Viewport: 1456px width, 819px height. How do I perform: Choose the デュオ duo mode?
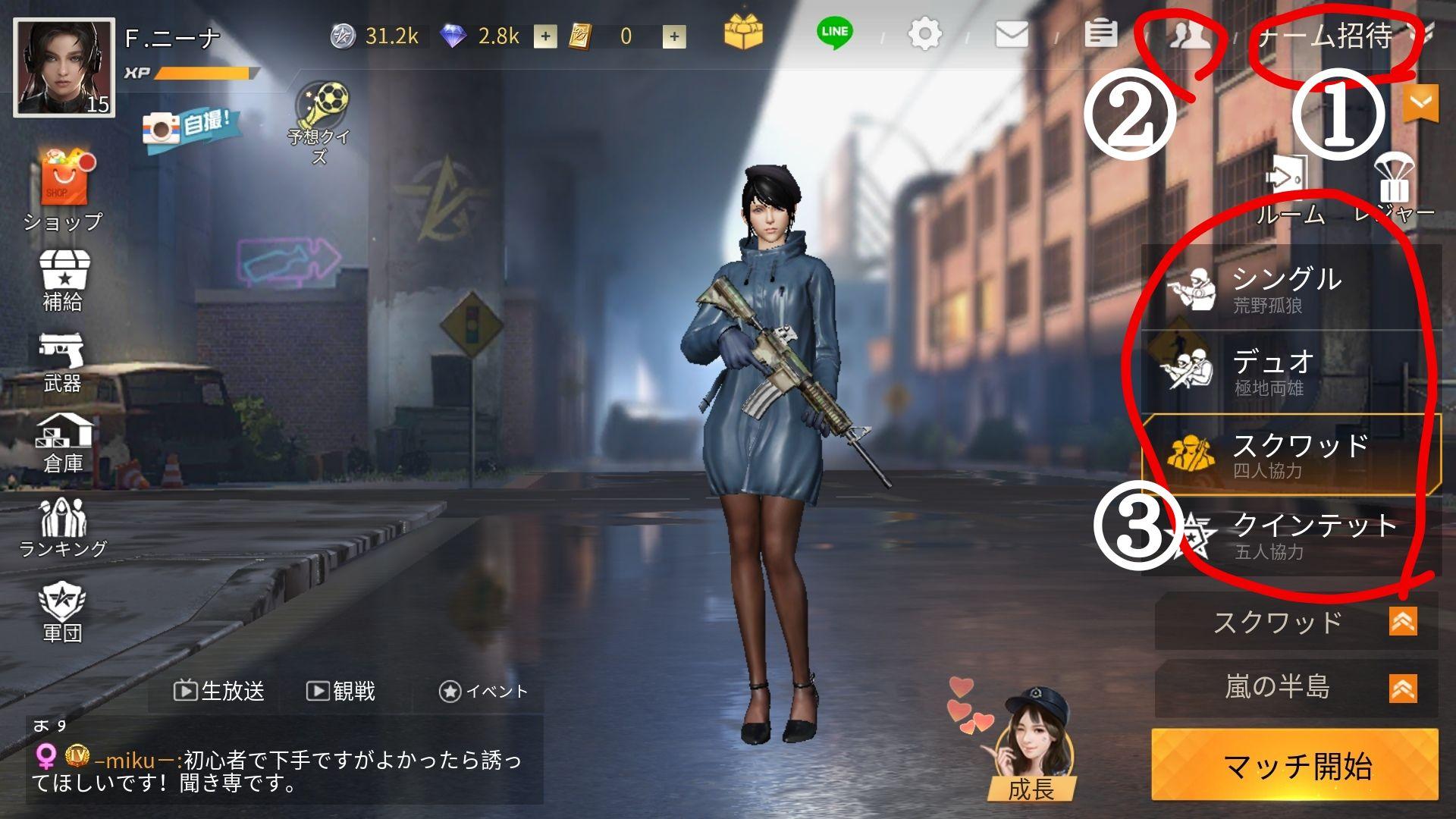click(1291, 372)
